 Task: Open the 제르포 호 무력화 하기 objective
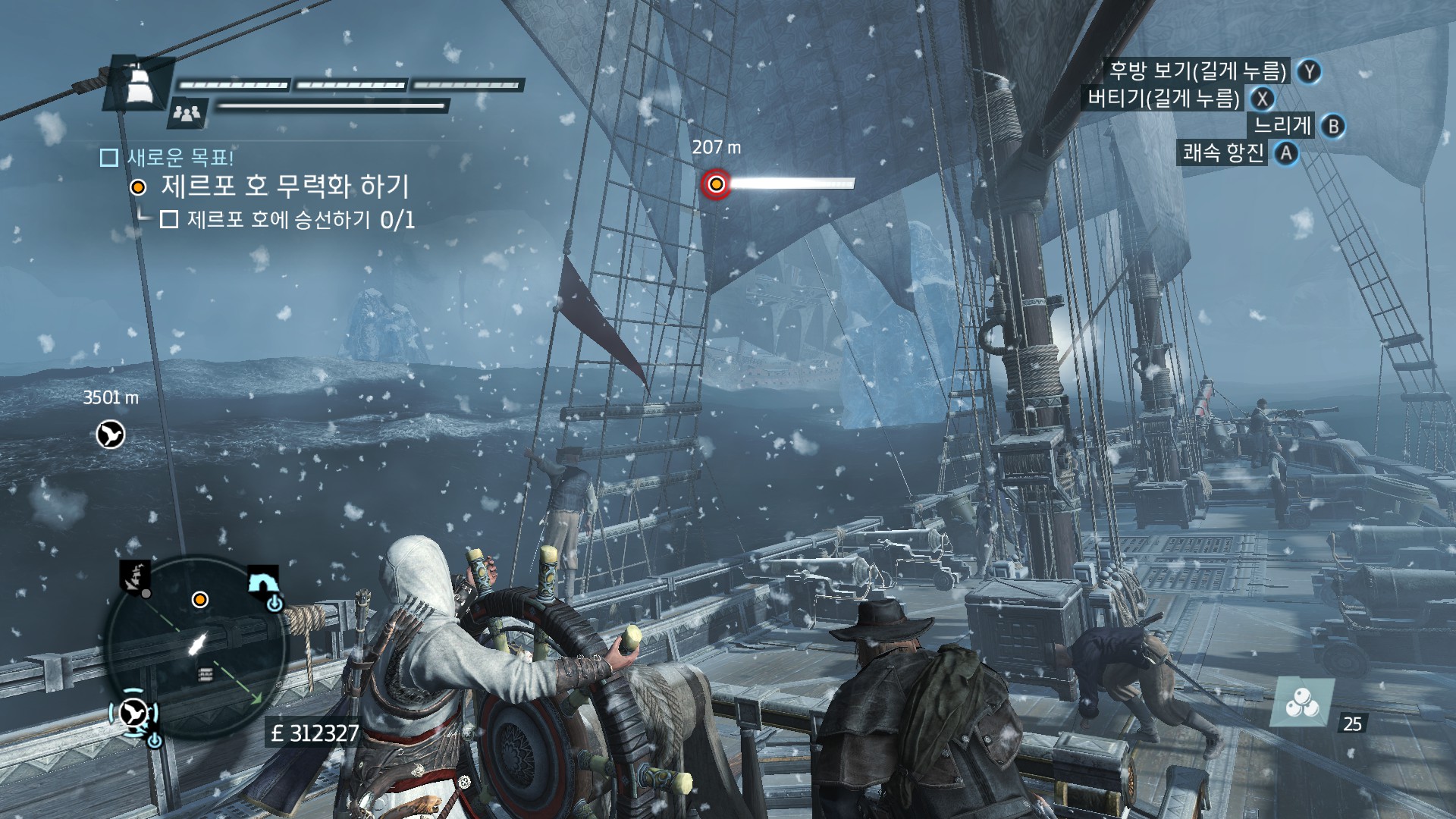click(x=284, y=187)
